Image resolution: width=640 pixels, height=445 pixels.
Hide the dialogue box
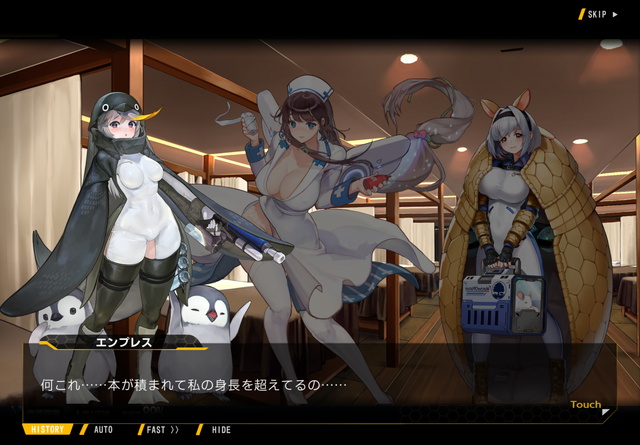point(220,430)
